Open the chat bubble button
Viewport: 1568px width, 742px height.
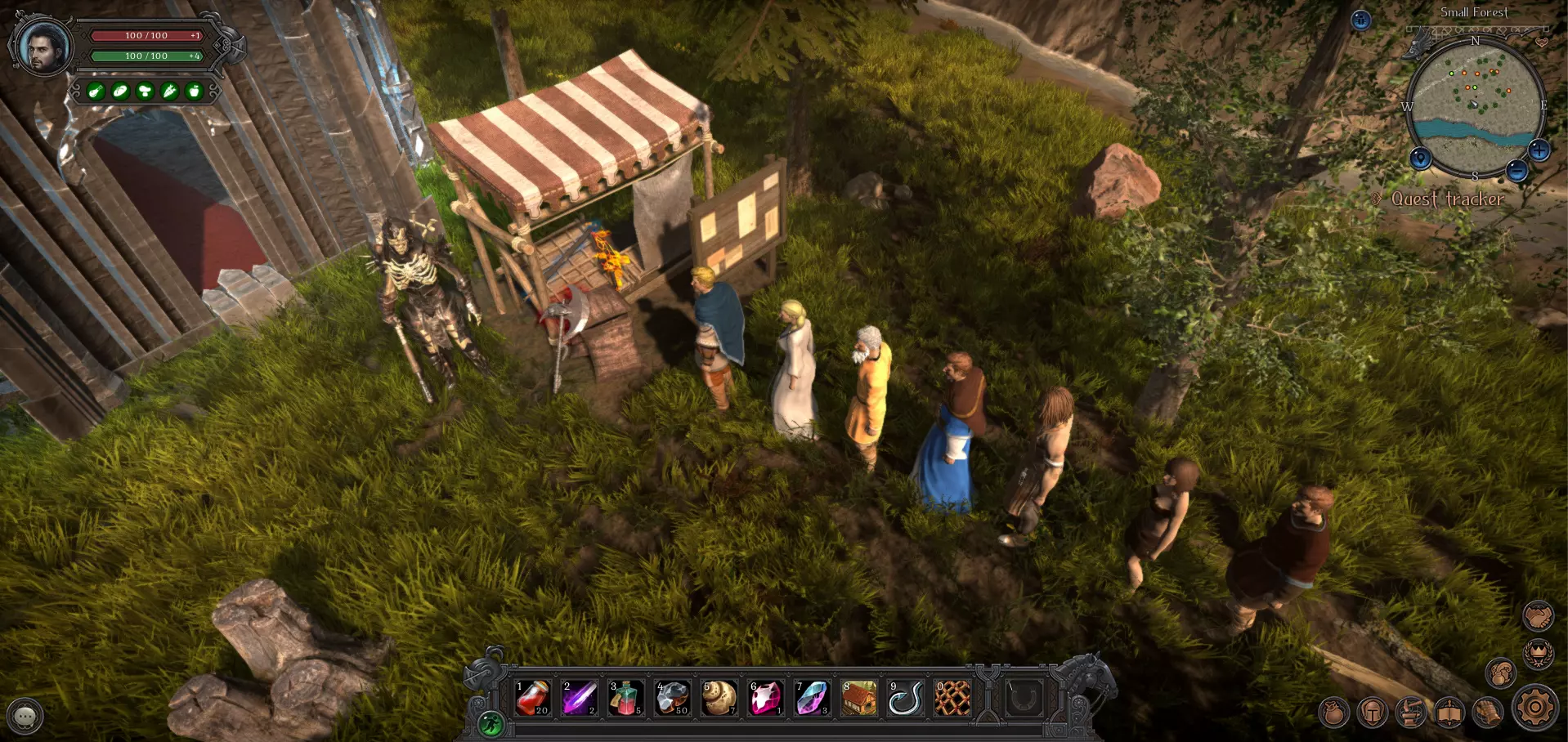click(x=25, y=716)
